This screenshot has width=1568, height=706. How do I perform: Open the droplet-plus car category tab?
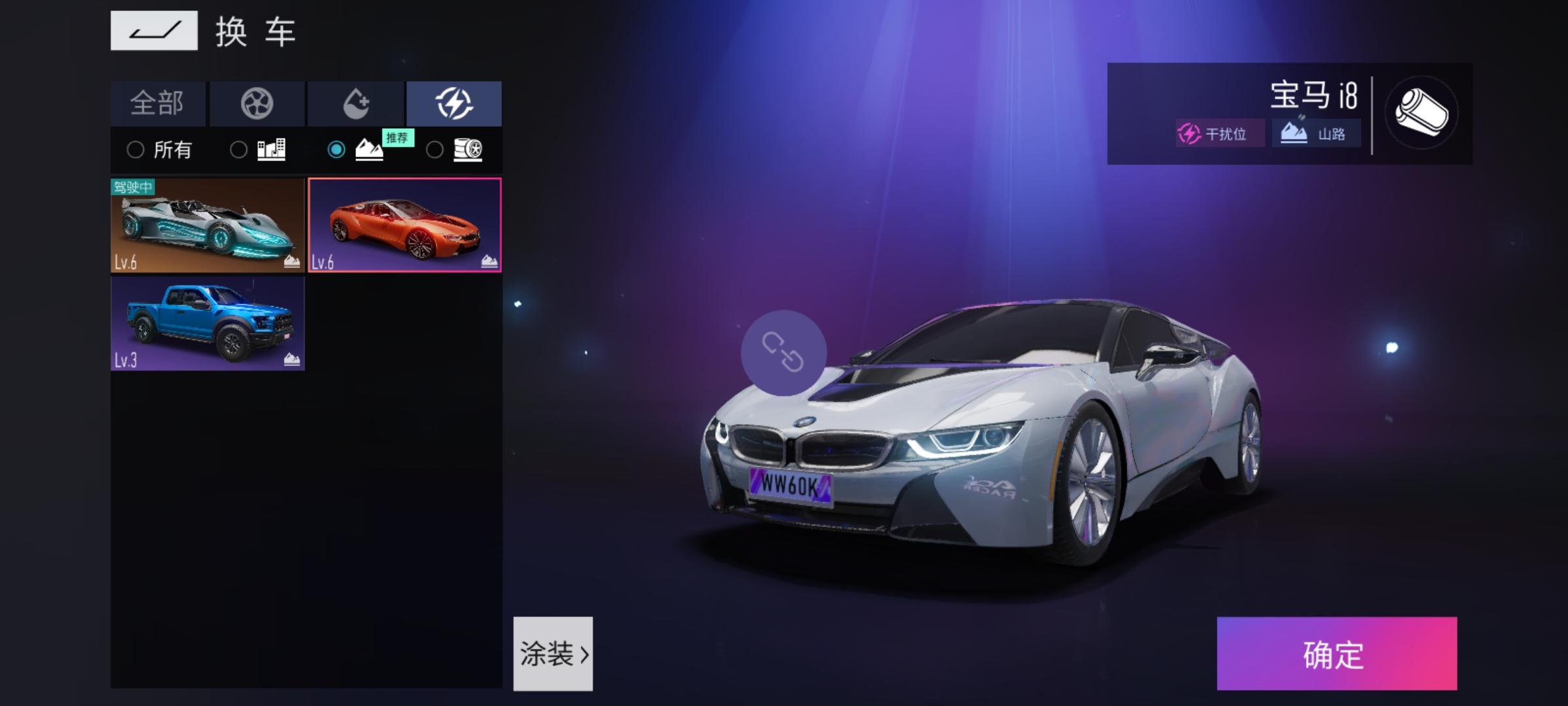356,103
